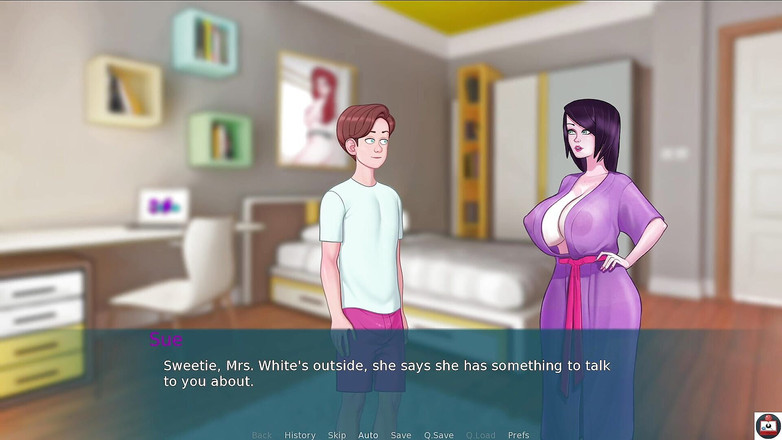This screenshot has height=440, width=782.
Task: Open the Save game screen
Action: pyautogui.click(x=401, y=435)
